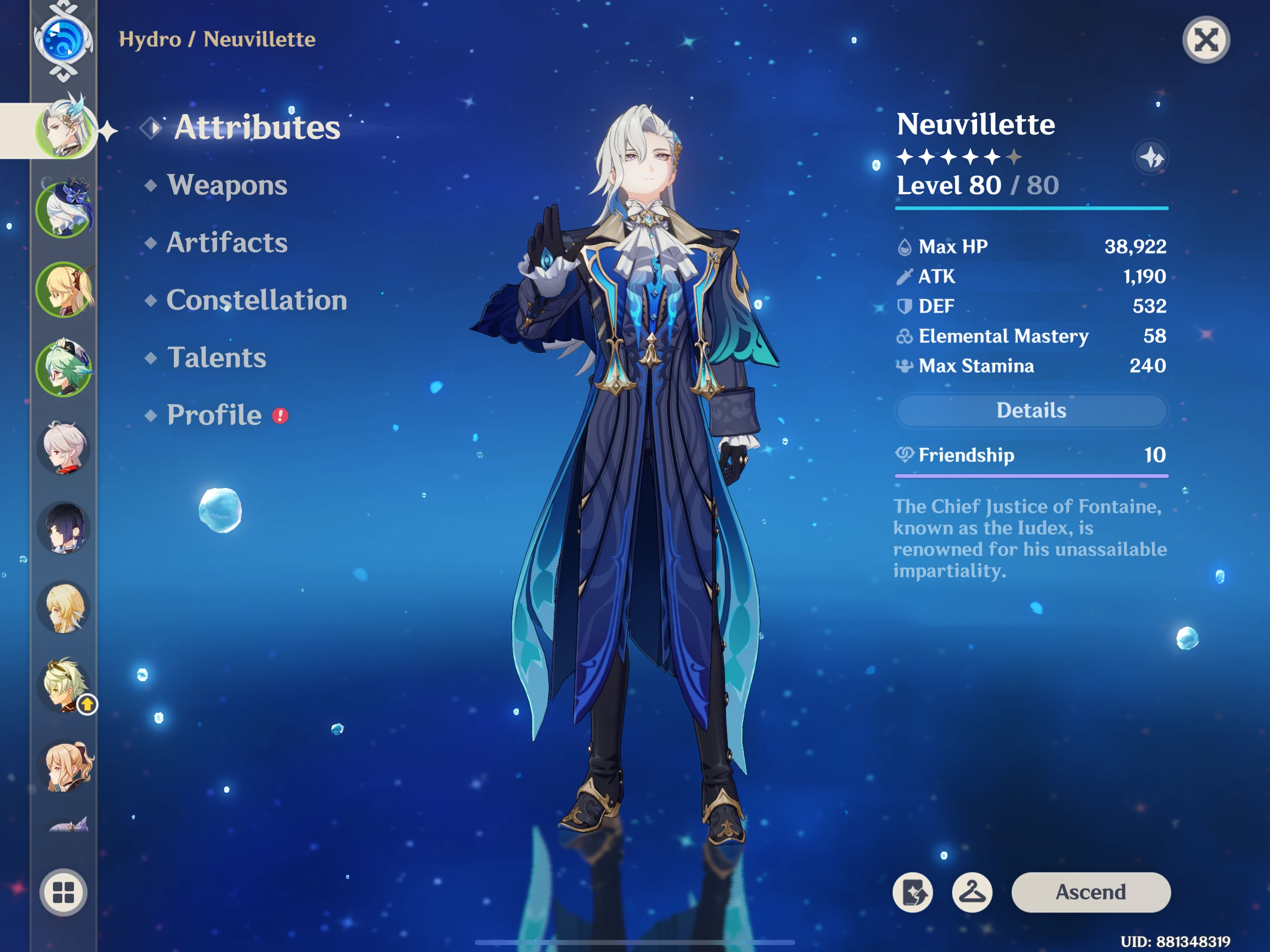Image resolution: width=1270 pixels, height=952 pixels.
Task: Switch to the Artifacts section
Action: point(226,243)
